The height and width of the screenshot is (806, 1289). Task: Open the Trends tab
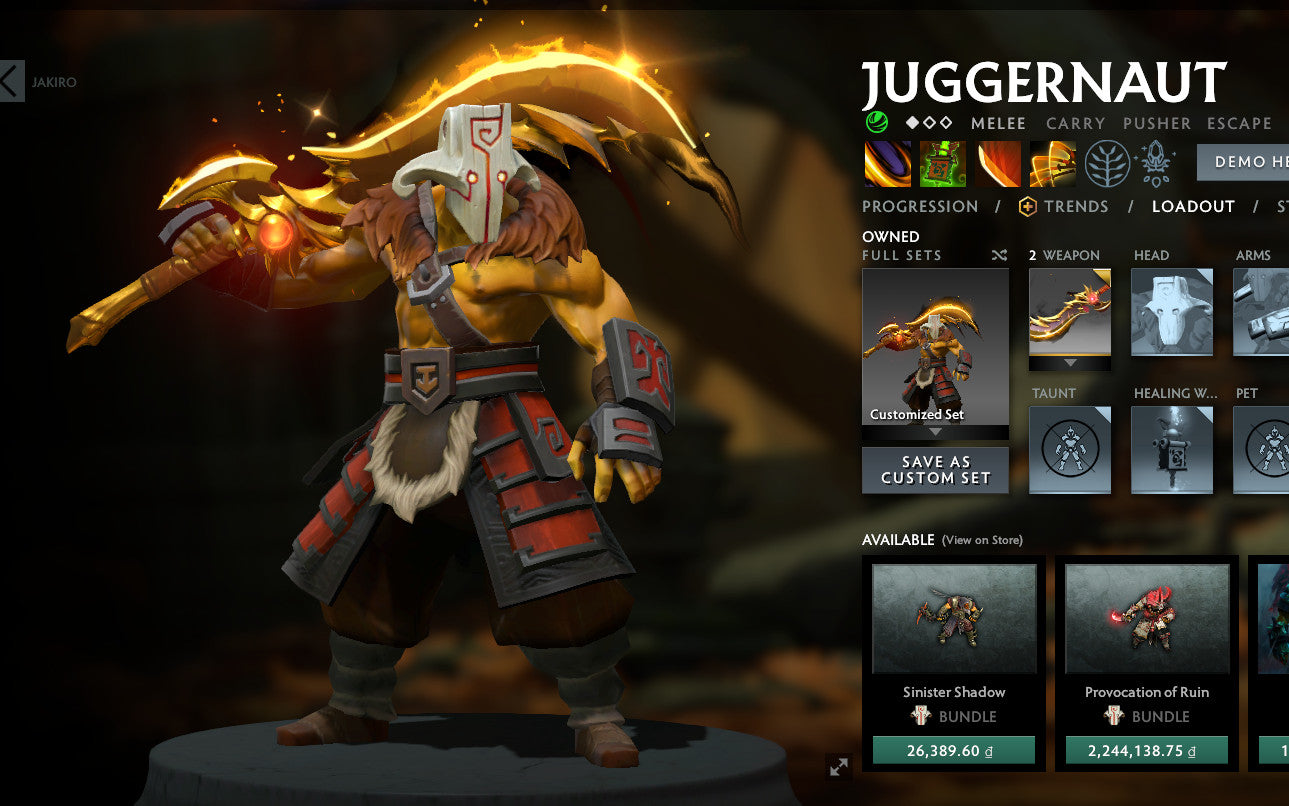1075,206
